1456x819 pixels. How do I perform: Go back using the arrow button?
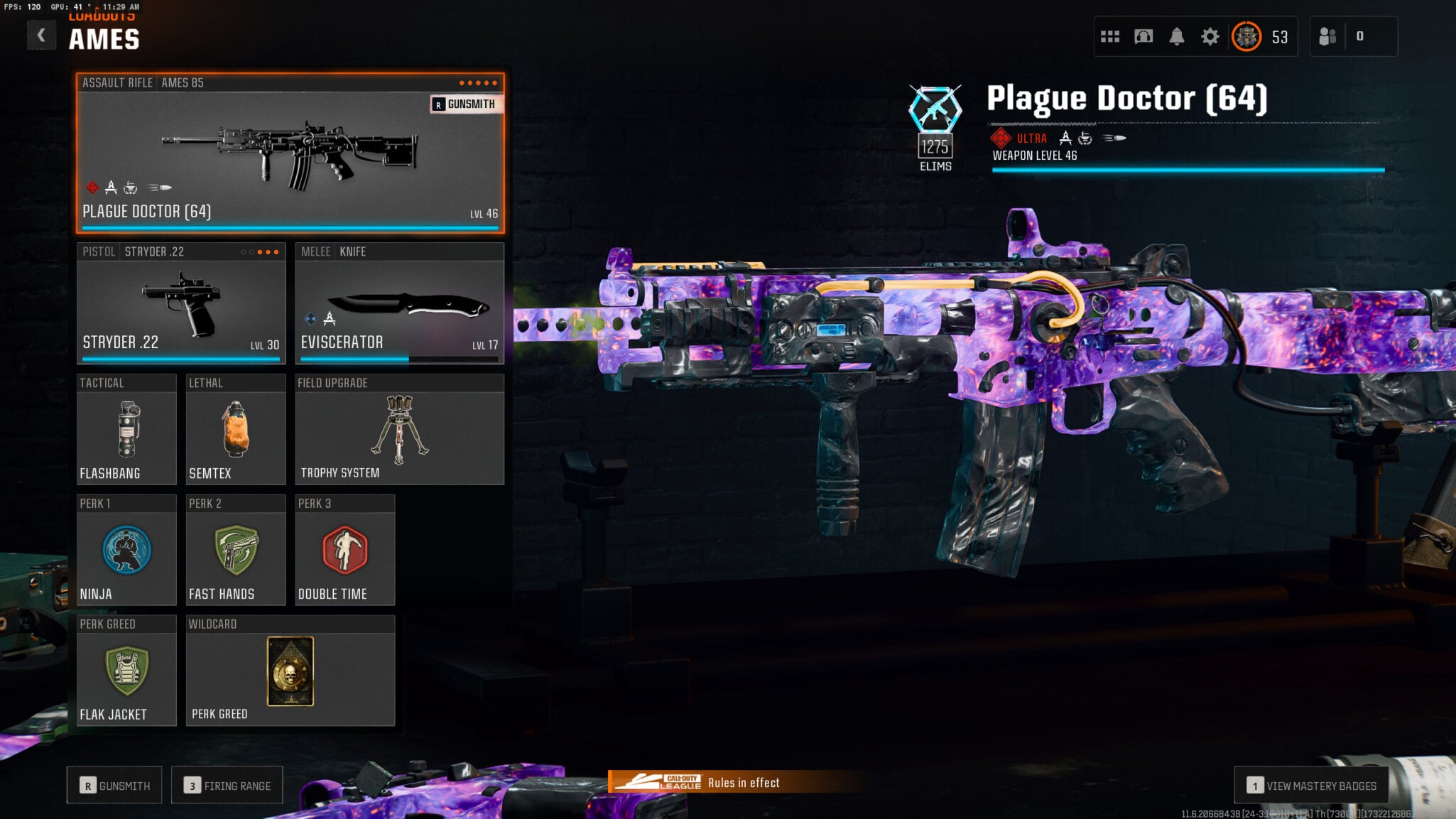click(41, 36)
